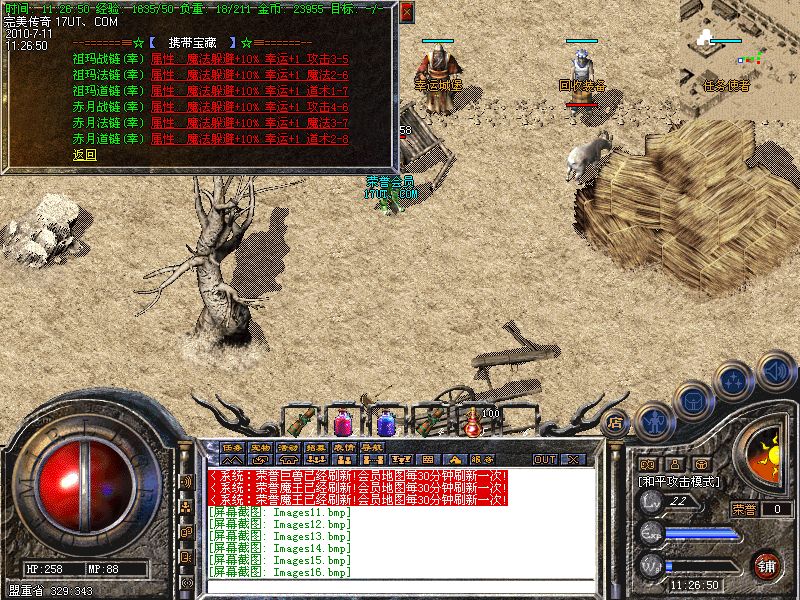Toggle sound with the speaker button
The width and height of the screenshot is (800, 600).
(775, 369)
